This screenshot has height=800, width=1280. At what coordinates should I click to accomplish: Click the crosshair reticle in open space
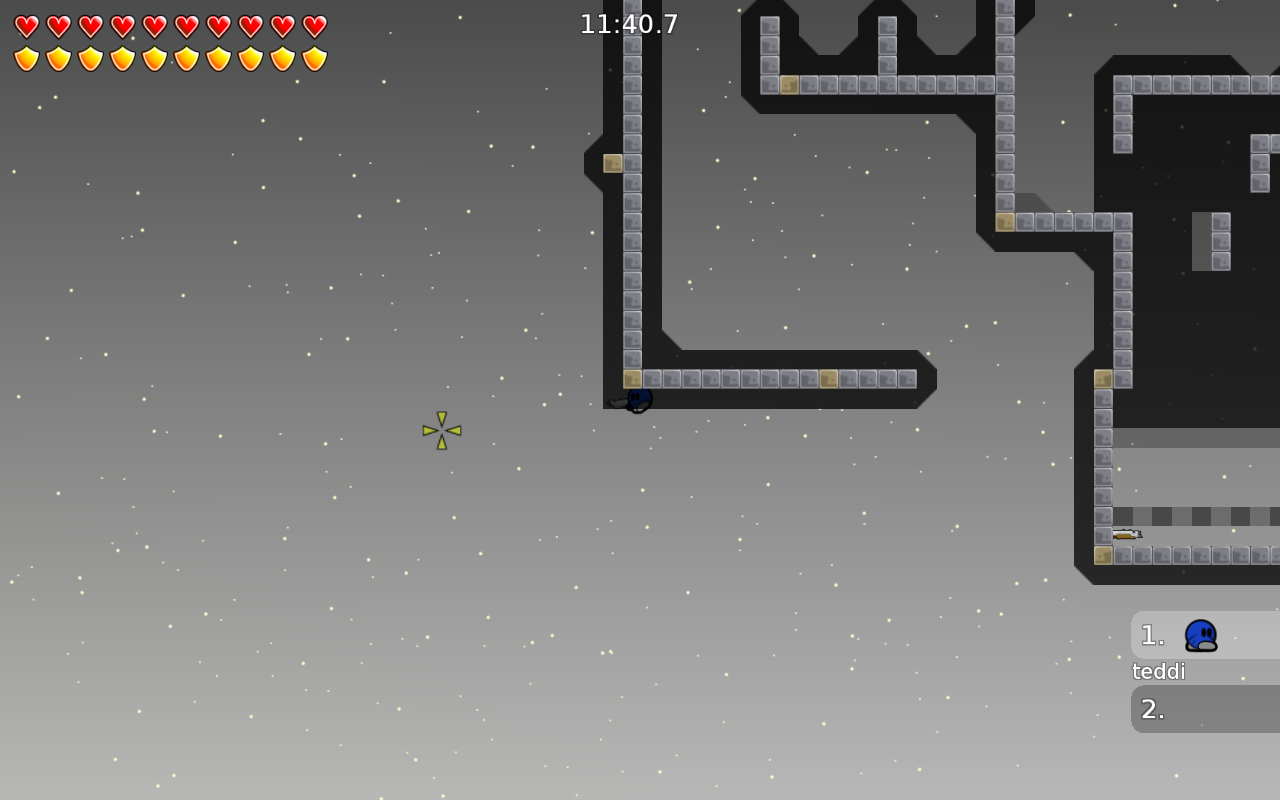(440, 430)
